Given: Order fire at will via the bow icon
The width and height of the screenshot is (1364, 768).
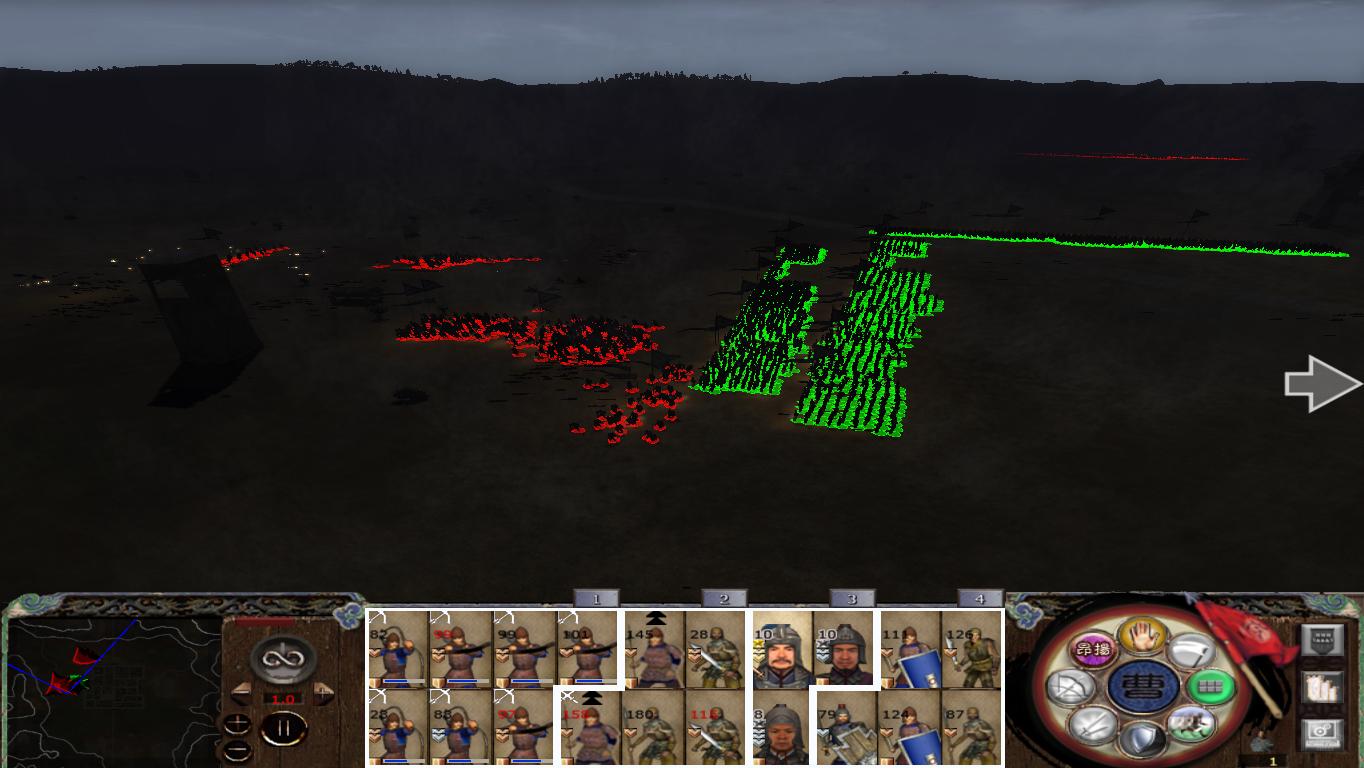Looking at the screenshot, I should click(1072, 686).
